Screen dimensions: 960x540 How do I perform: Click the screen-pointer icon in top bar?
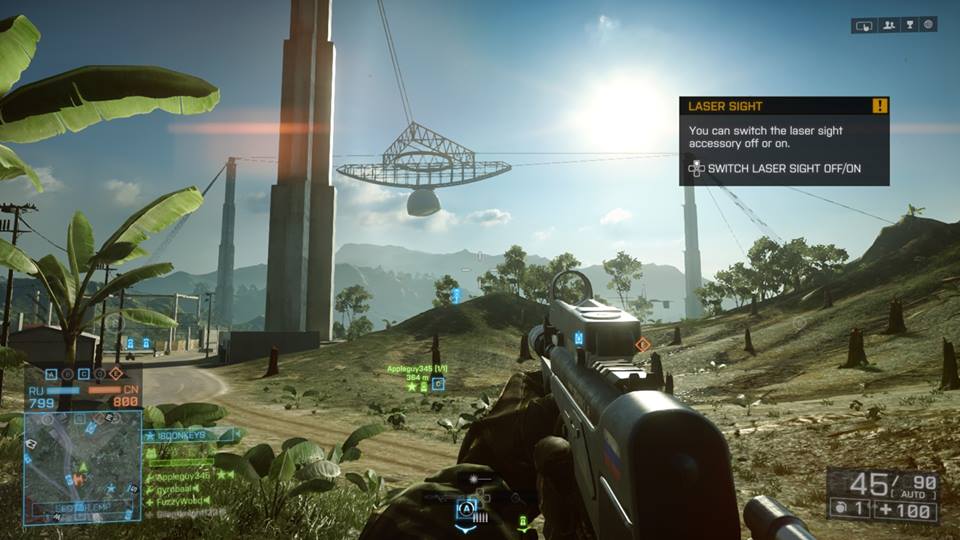865,25
